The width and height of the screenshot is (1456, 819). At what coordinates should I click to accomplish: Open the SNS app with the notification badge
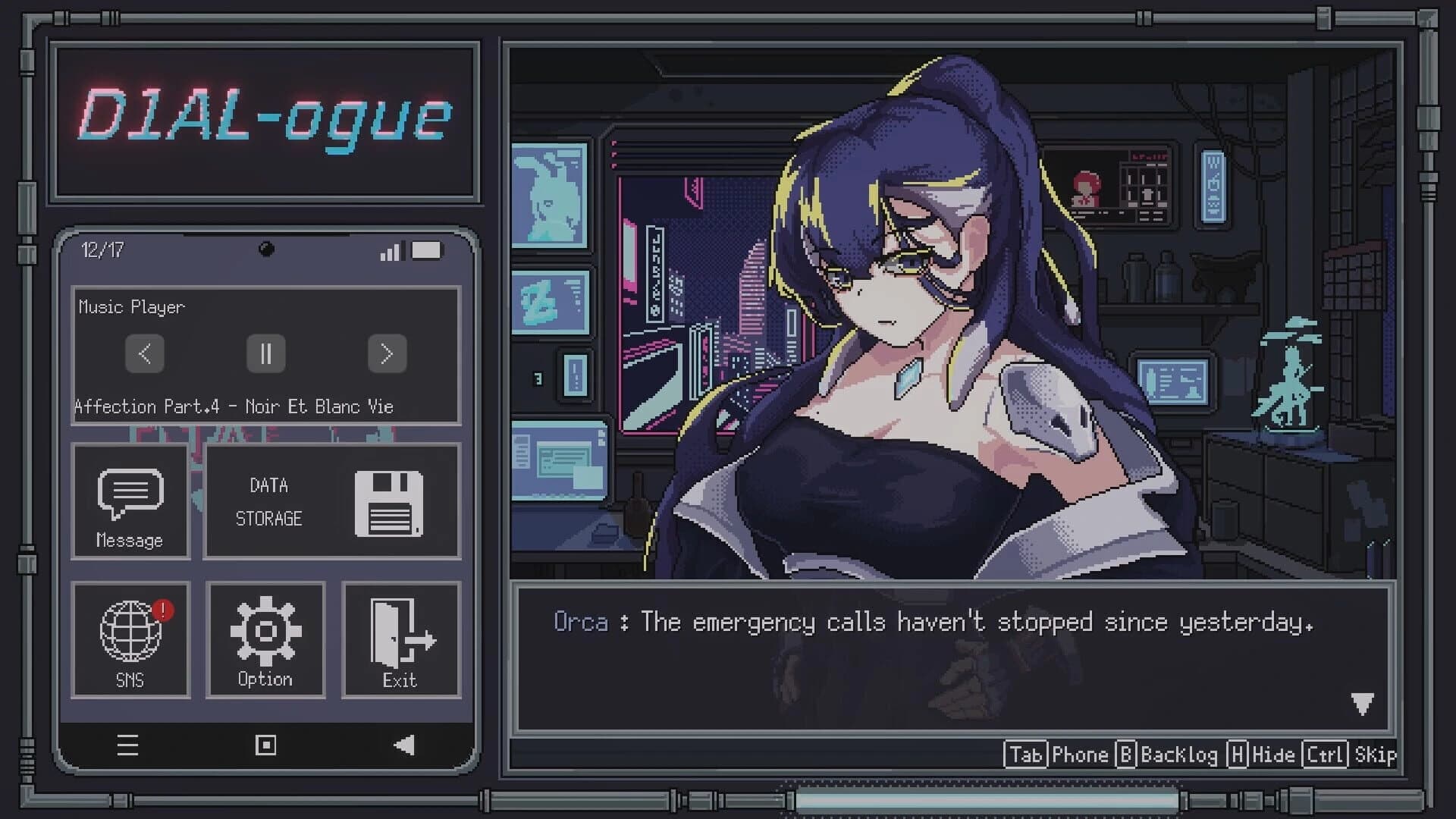(x=130, y=639)
